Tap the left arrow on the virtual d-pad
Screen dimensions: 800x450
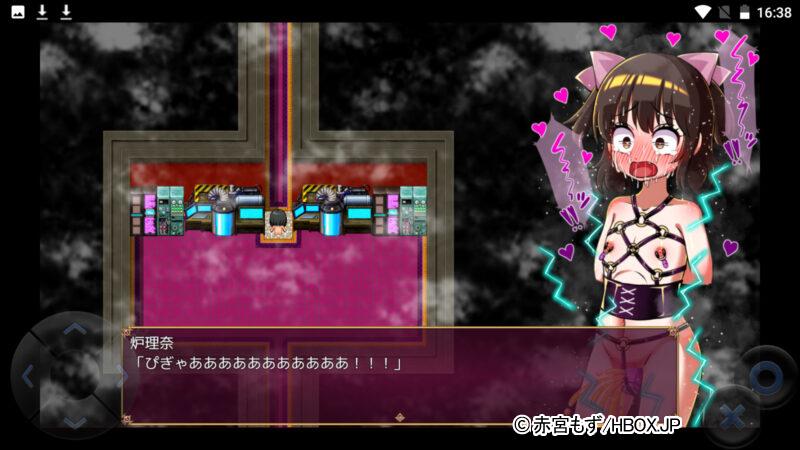27,377
